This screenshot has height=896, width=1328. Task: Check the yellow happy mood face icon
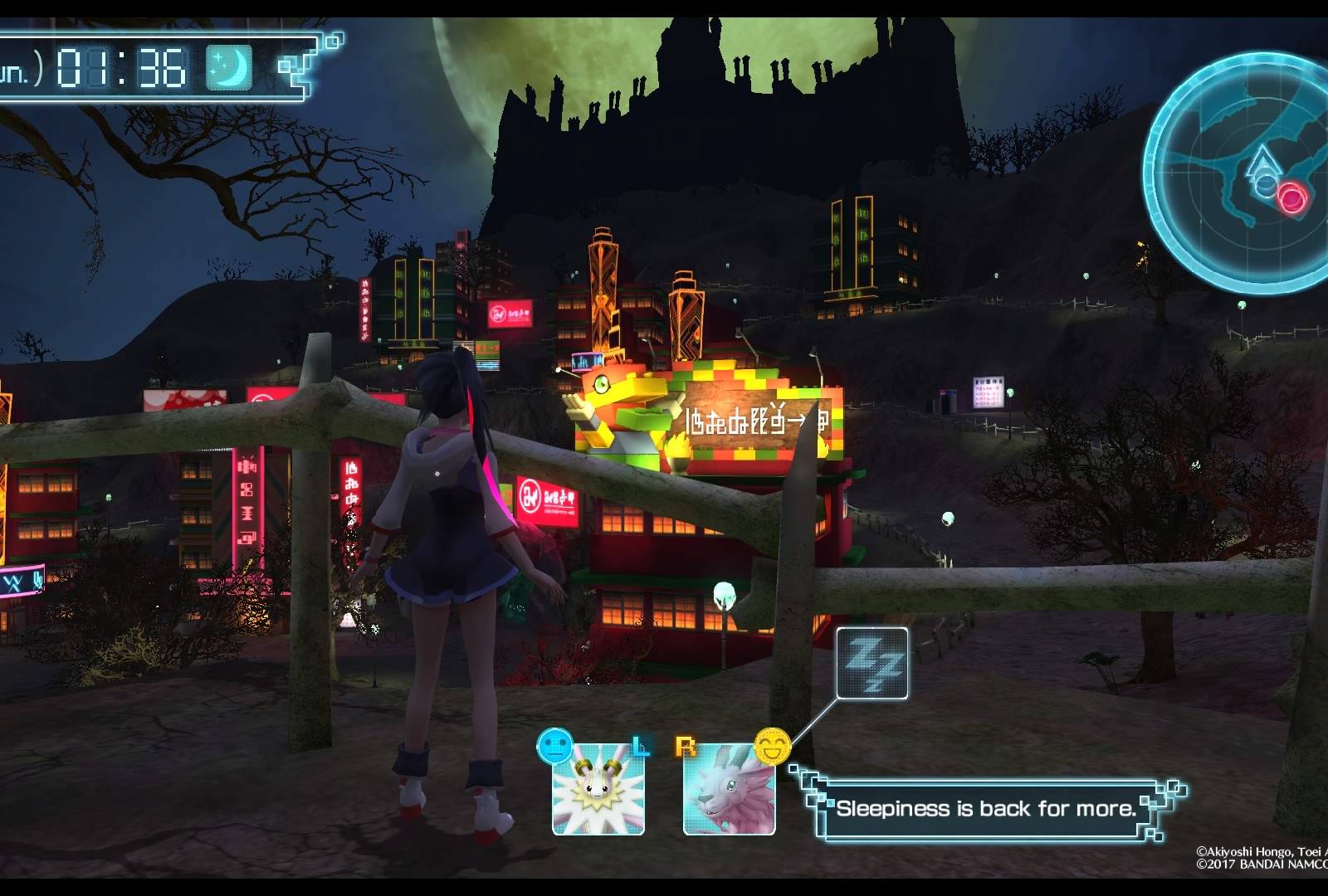coord(771,745)
